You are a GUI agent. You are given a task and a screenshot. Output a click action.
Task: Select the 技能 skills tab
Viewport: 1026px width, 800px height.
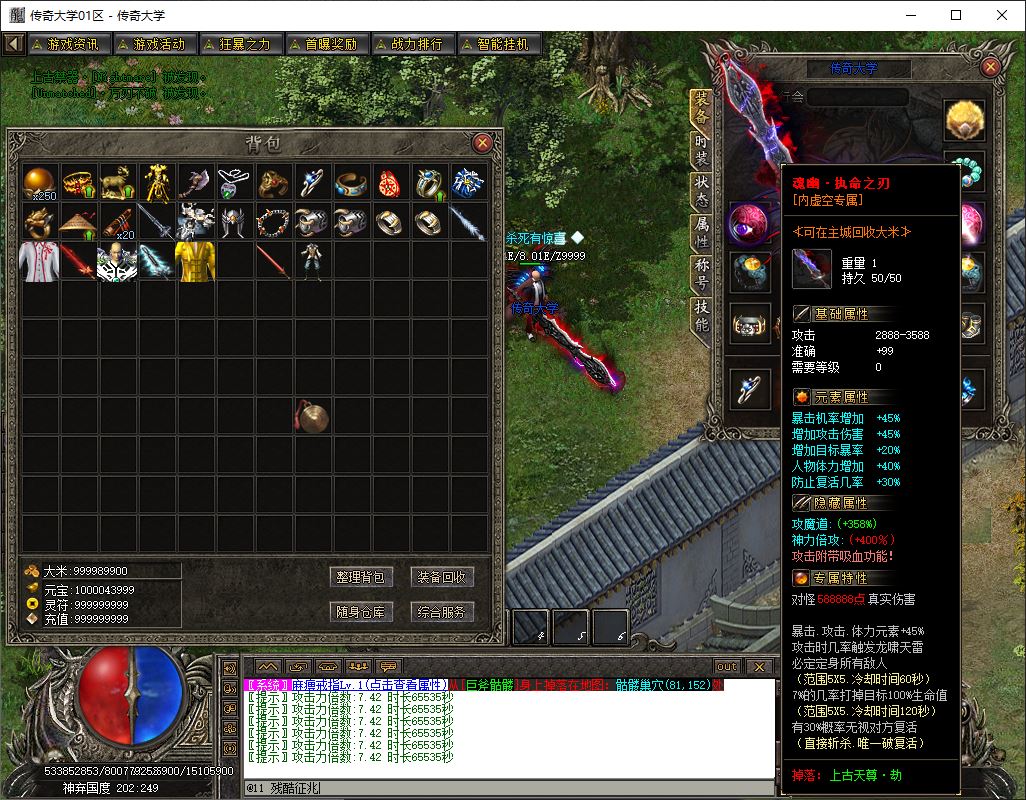click(x=702, y=316)
